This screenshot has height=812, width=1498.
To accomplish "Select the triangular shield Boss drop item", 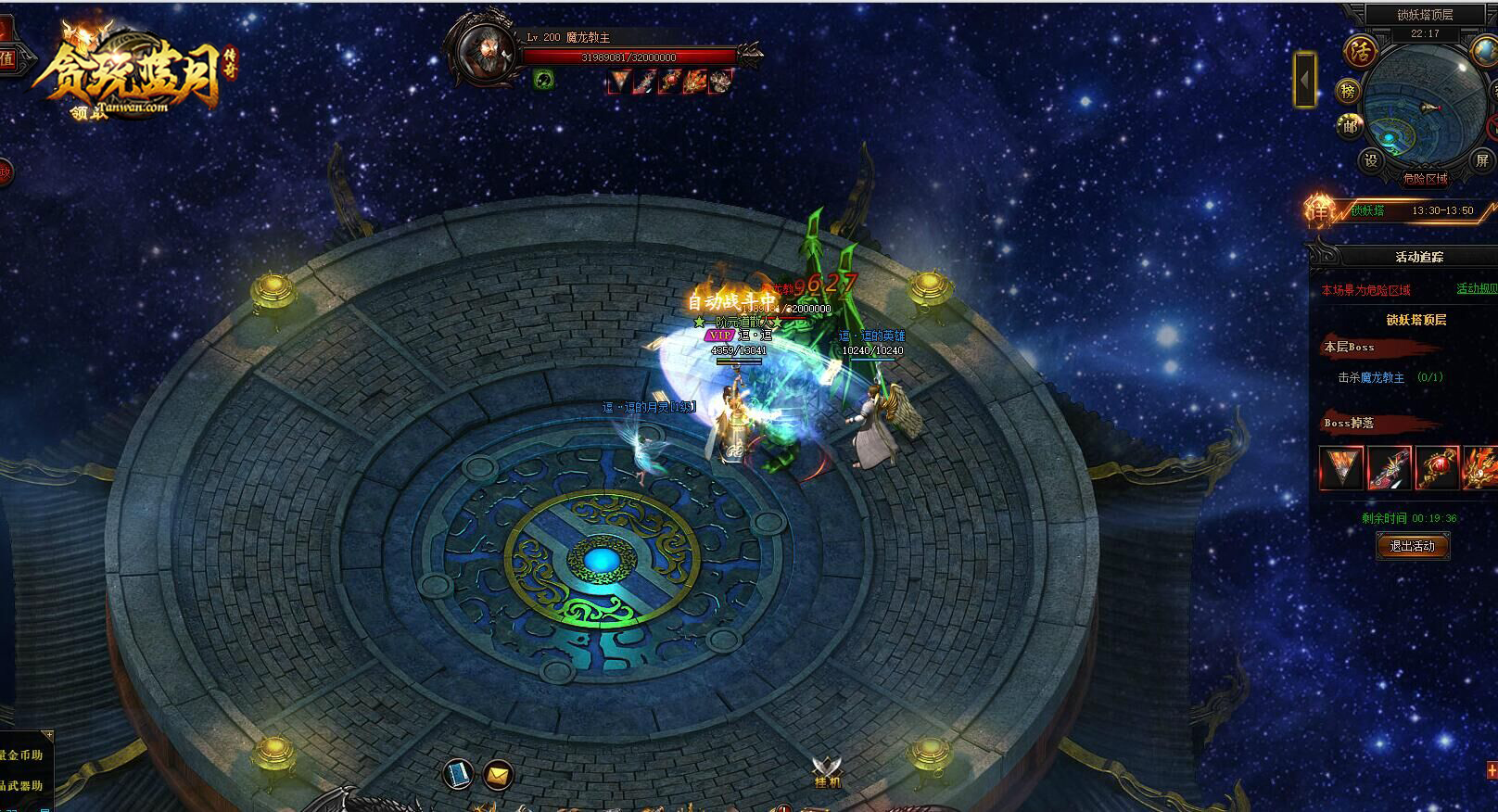I will click(1340, 467).
